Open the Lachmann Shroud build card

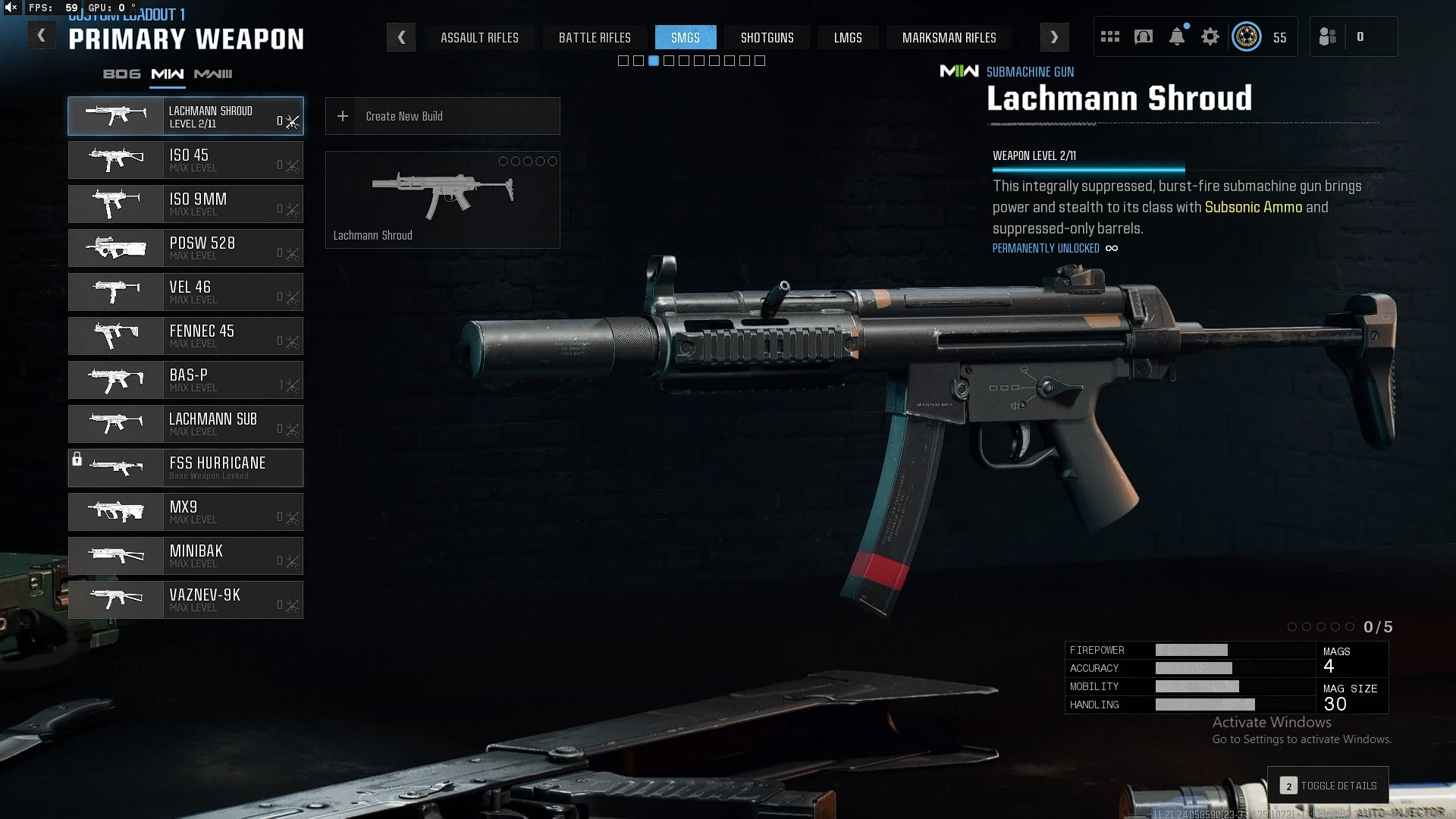tap(442, 199)
